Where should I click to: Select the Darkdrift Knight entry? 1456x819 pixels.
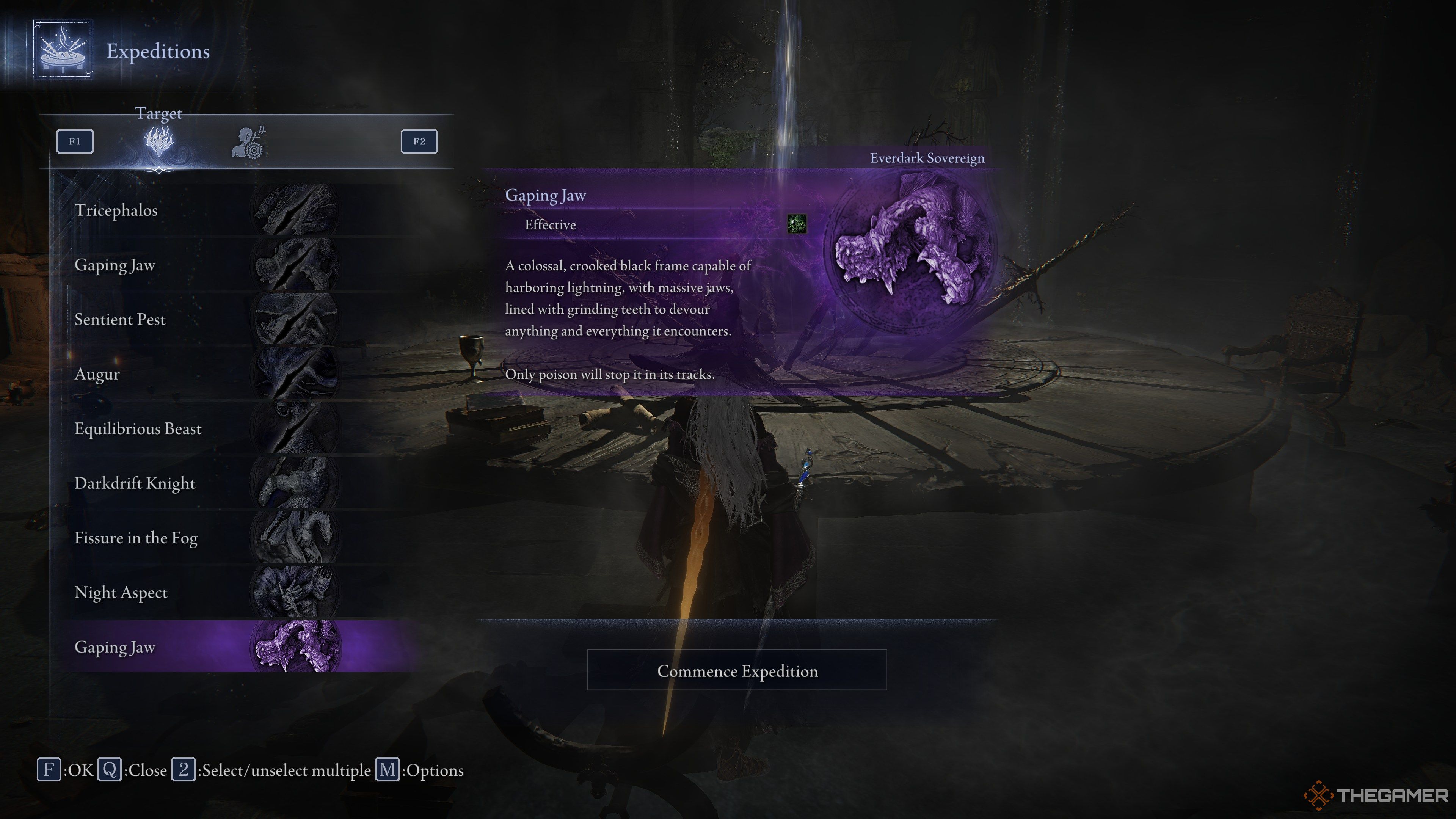[x=226, y=483]
